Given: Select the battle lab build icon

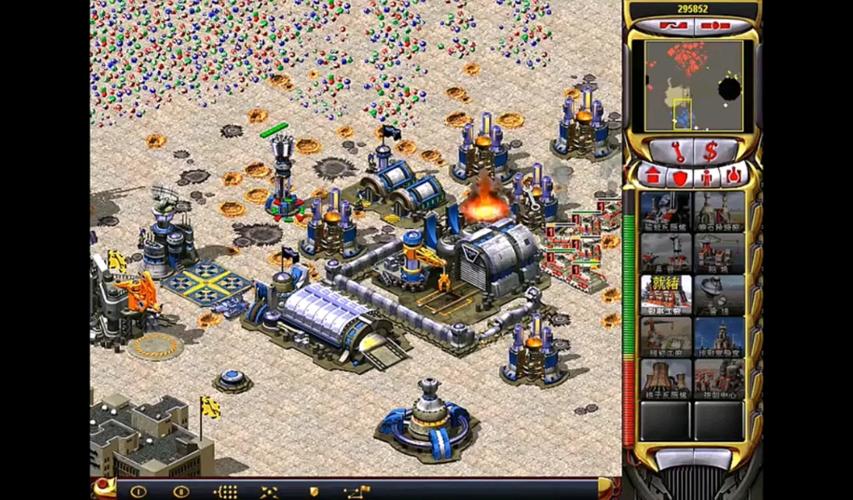Looking at the screenshot, I should point(720,337).
